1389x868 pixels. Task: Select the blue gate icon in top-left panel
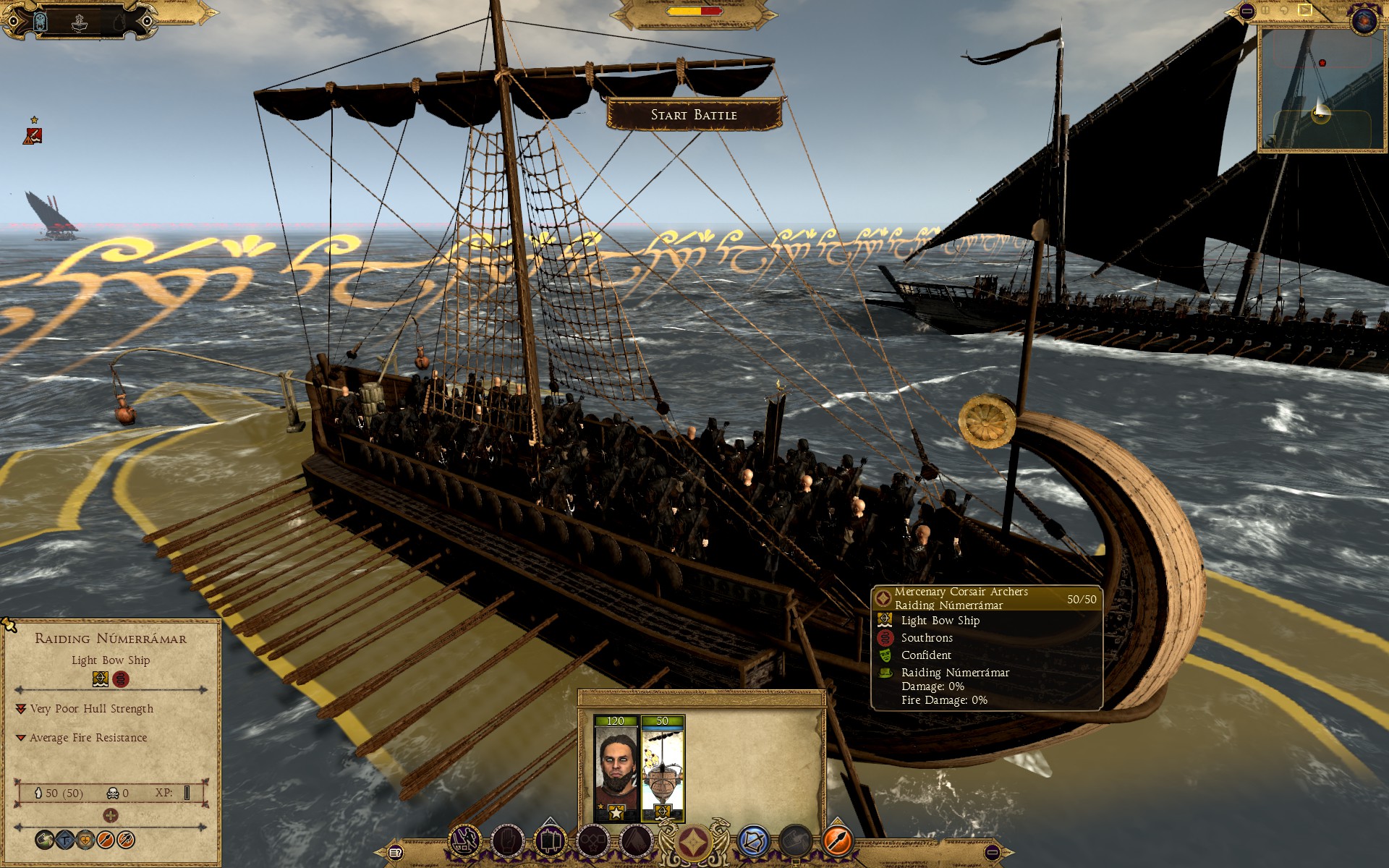[x=40, y=22]
